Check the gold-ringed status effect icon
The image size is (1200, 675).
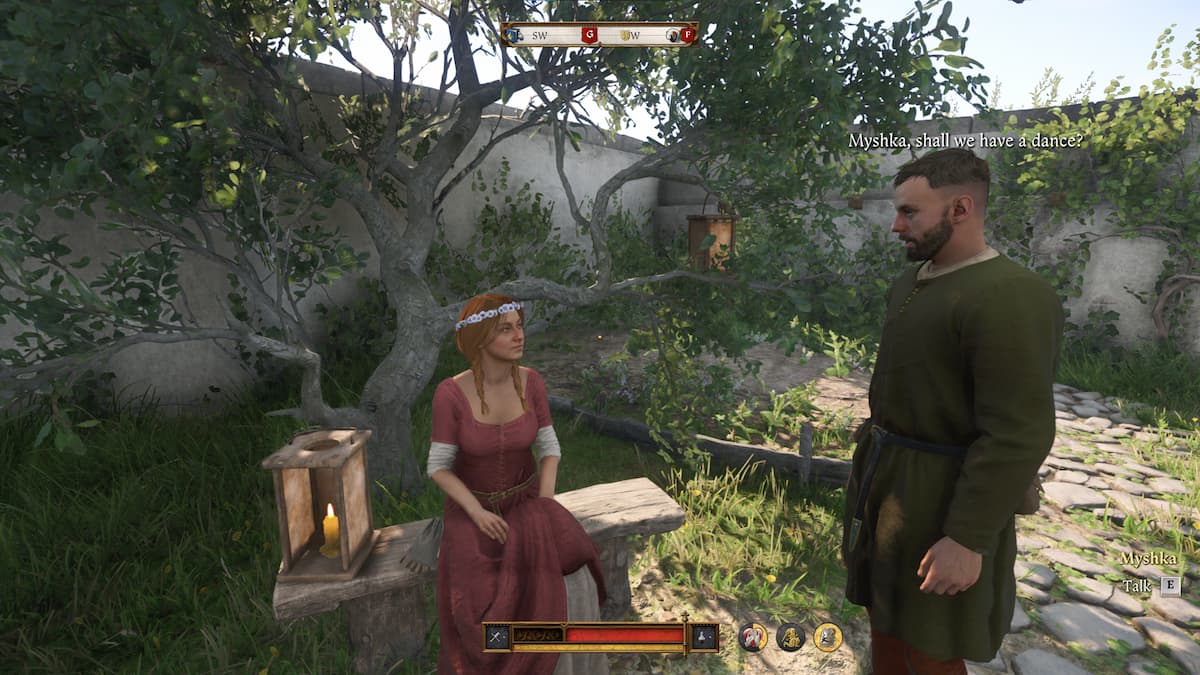click(827, 637)
